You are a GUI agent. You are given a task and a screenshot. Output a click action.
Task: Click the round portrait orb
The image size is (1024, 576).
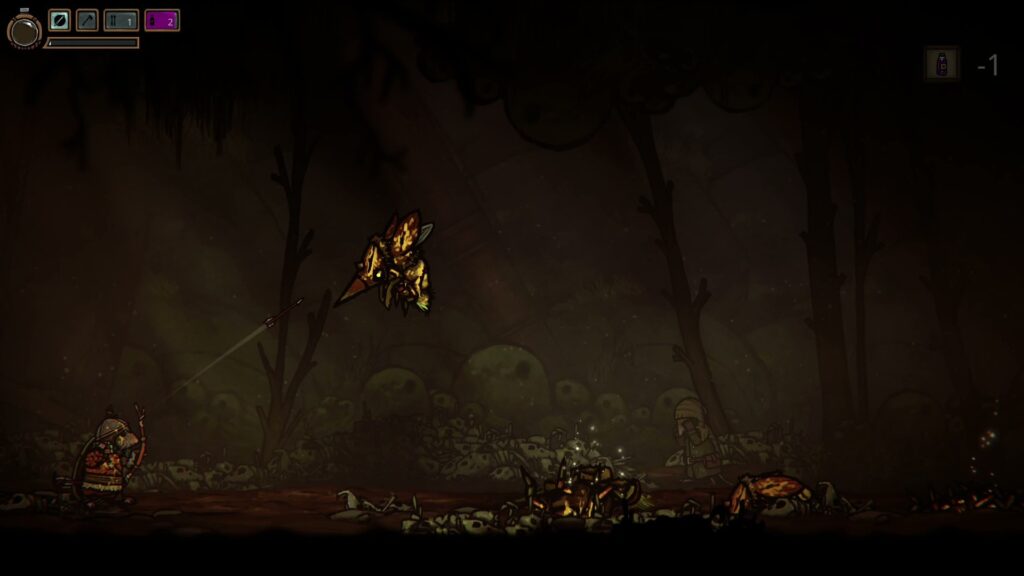point(24,30)
